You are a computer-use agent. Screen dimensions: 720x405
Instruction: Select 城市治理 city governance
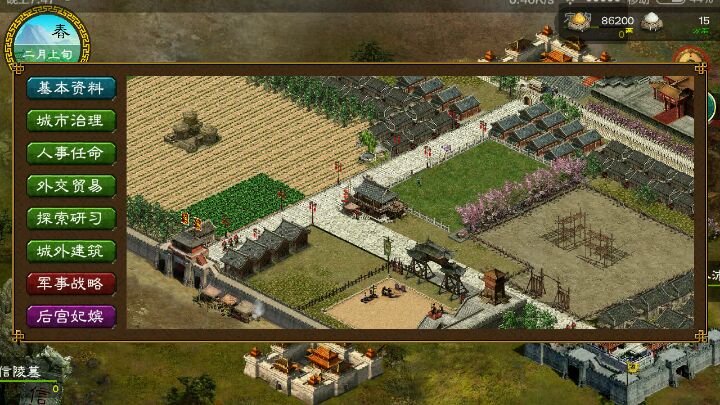pyautogui.click(x=71, y=121)
